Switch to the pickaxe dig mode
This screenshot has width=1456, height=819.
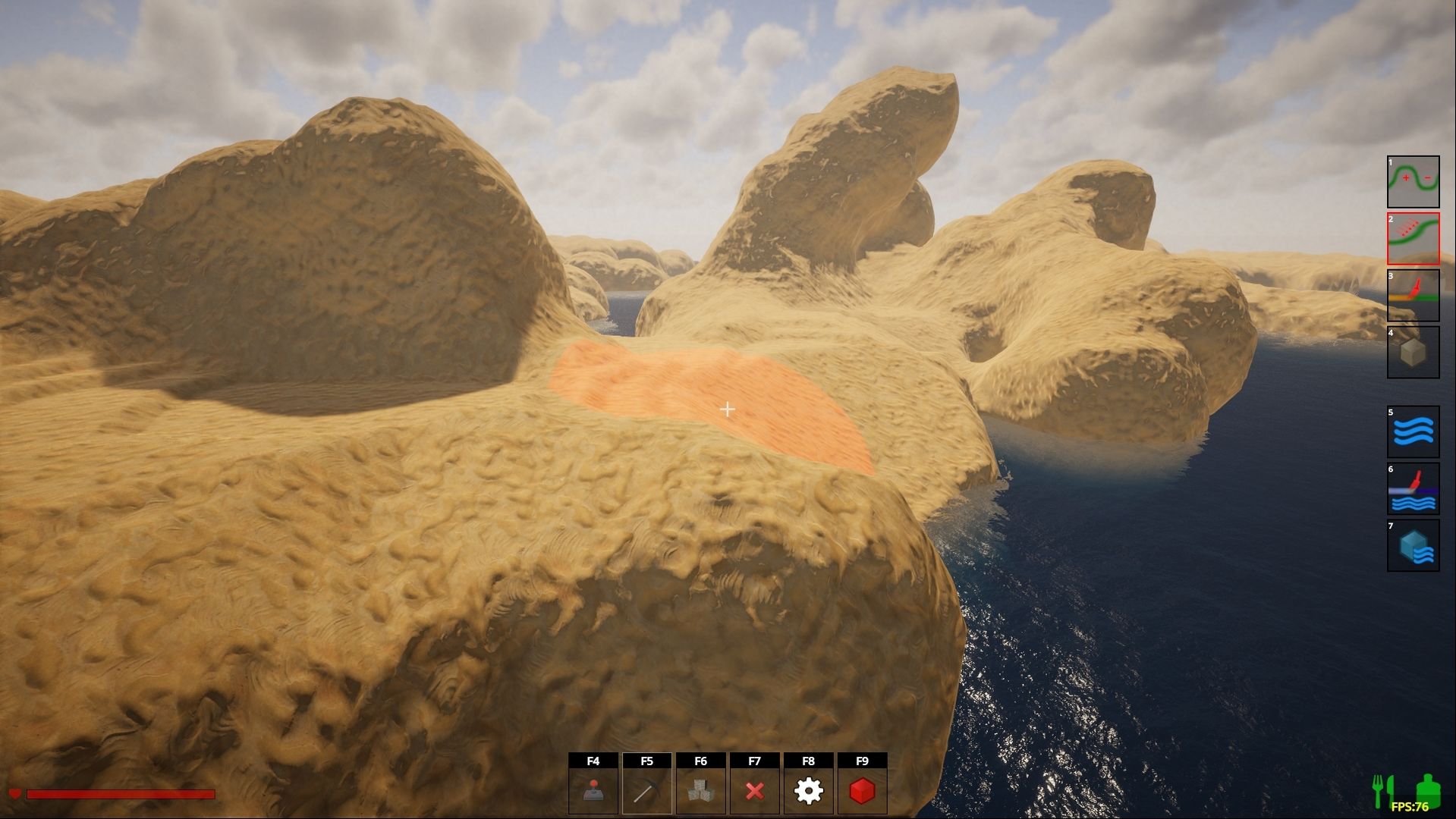646,791
